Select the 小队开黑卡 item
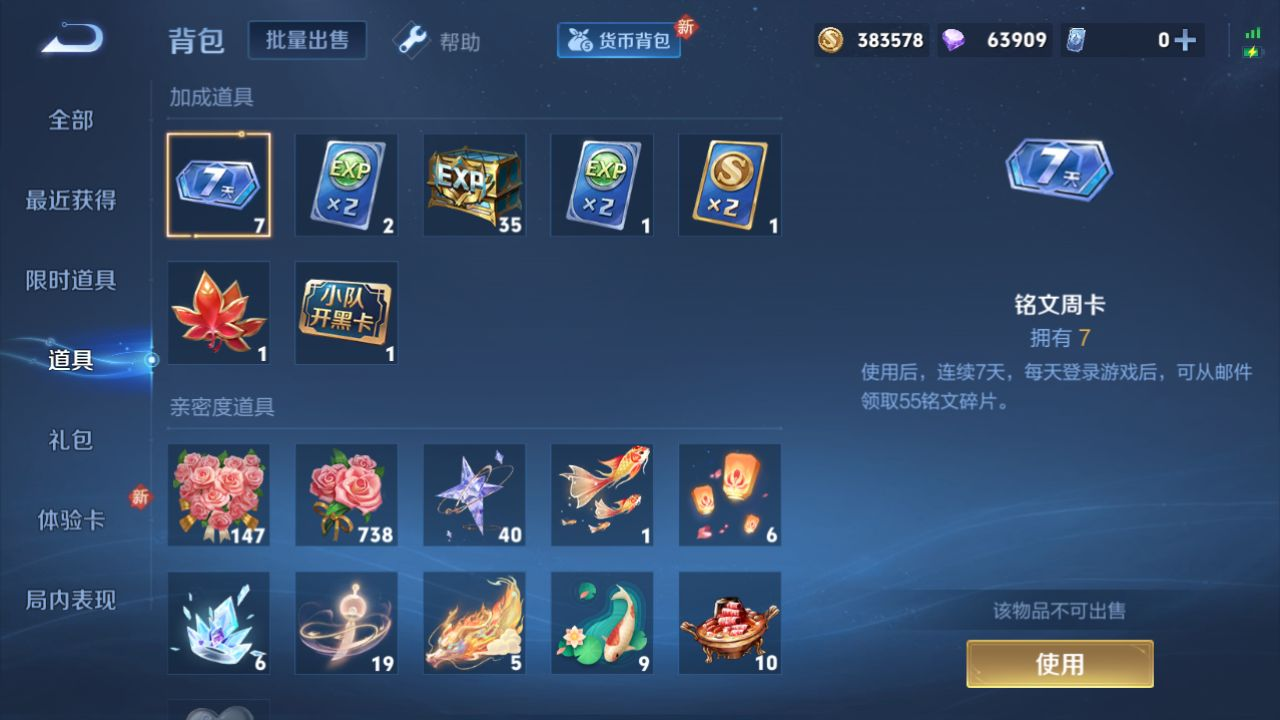 pyautogui.click(x=346, y=313)
